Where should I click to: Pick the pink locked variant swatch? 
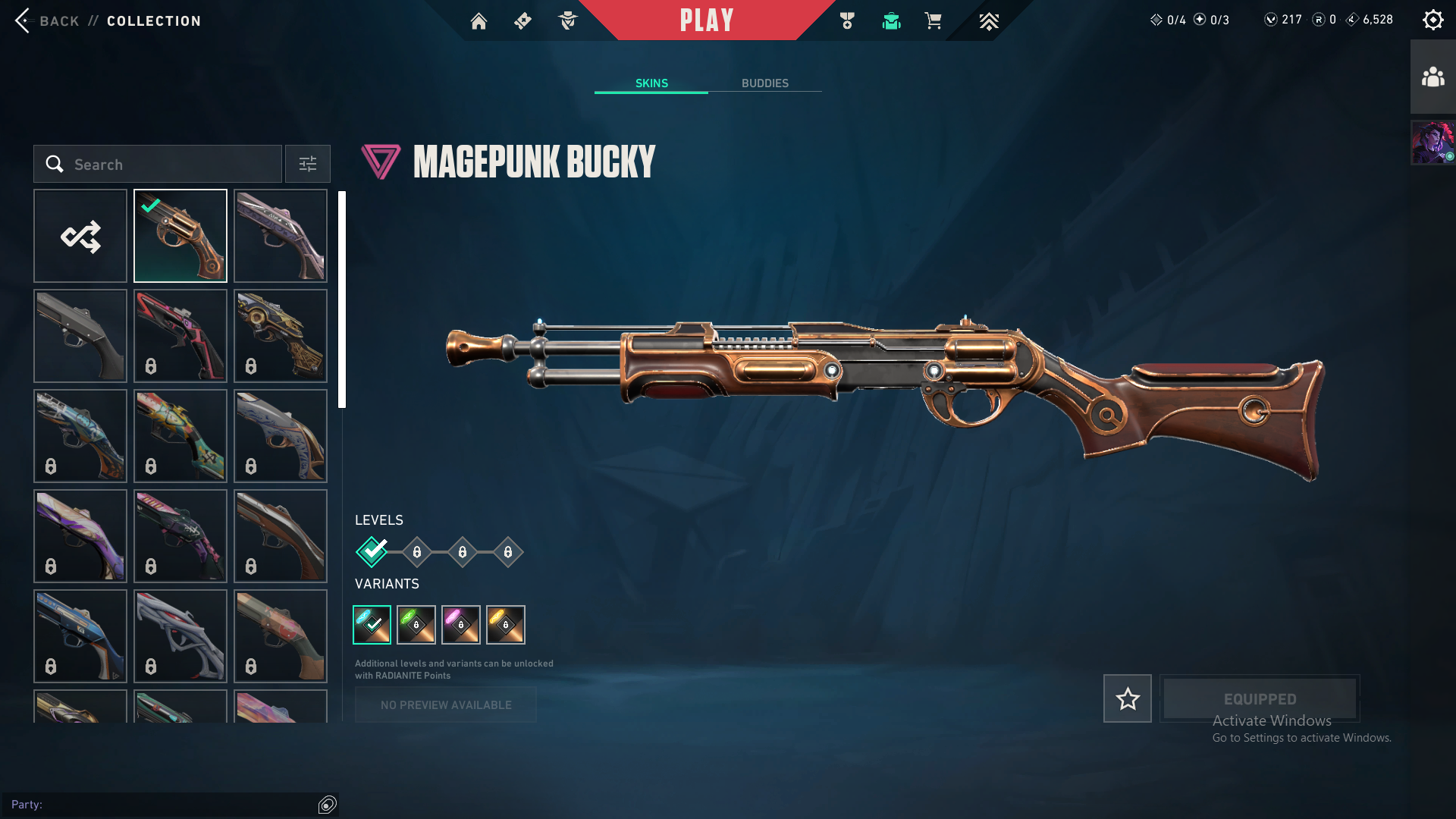pos(461,625)
